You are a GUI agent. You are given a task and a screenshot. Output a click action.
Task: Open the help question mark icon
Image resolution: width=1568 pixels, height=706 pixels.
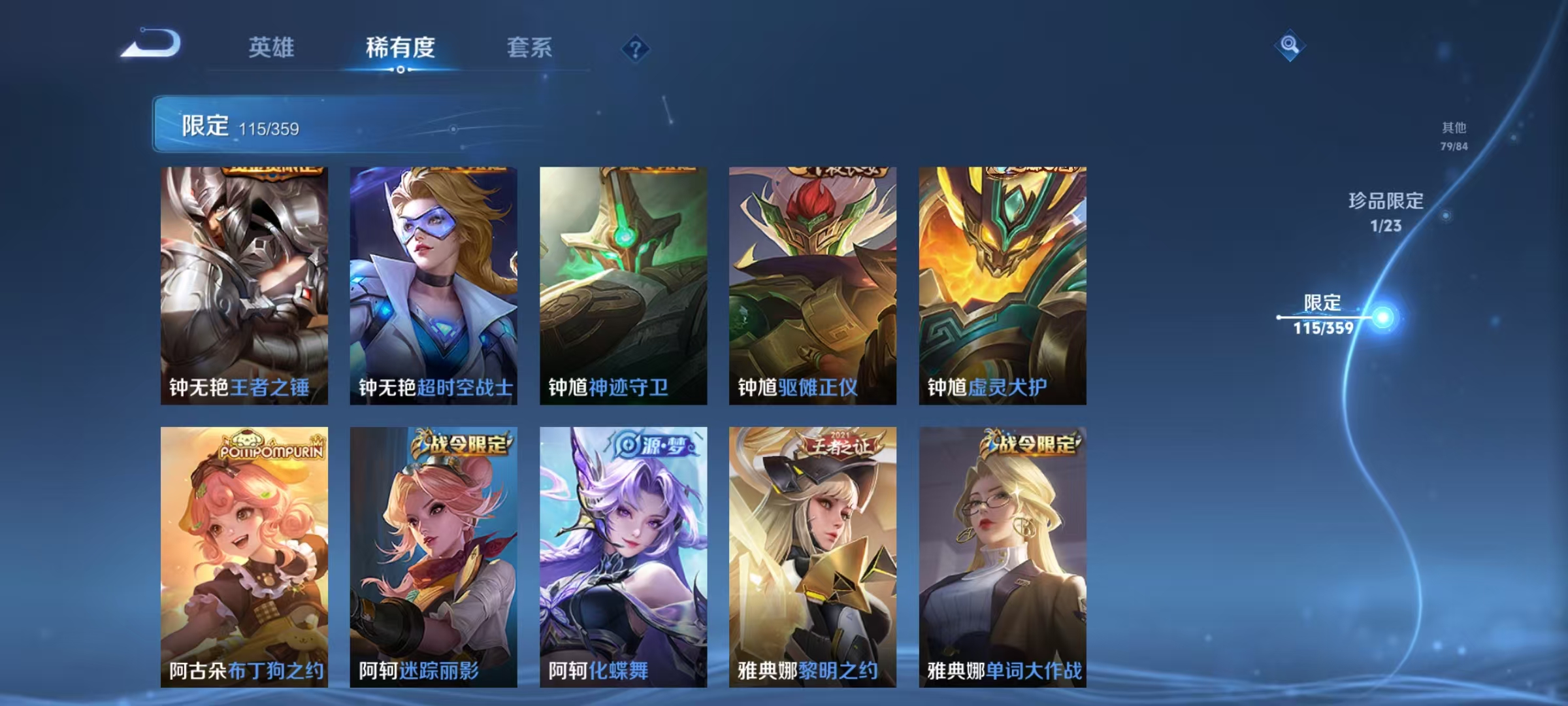point(637,48)
